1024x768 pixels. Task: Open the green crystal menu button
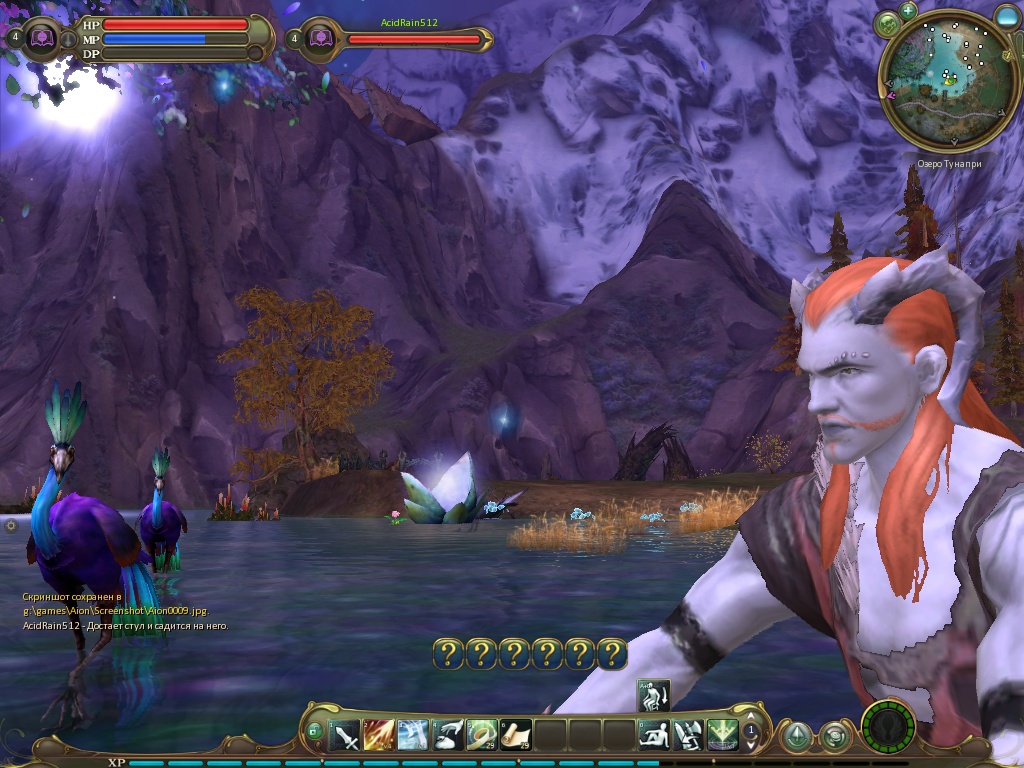(796, 737)
